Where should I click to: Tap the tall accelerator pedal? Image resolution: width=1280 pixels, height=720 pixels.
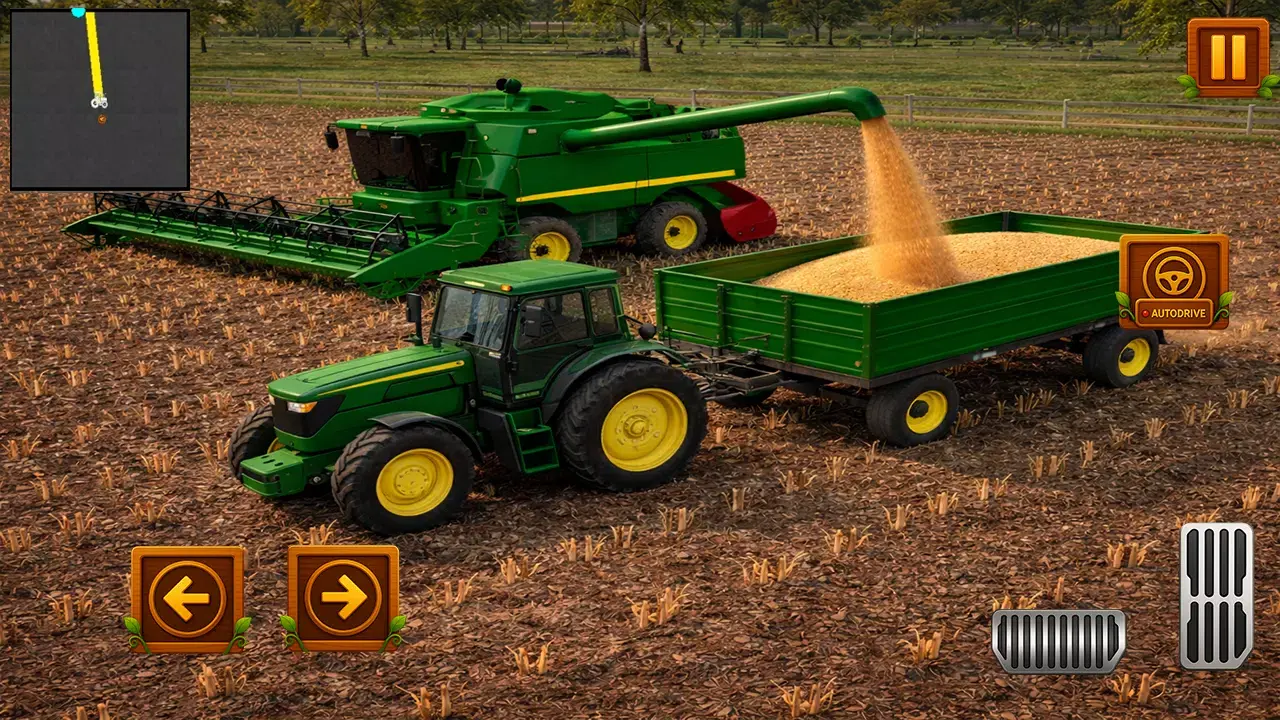pyautogui.click(x=1216, y=595)
